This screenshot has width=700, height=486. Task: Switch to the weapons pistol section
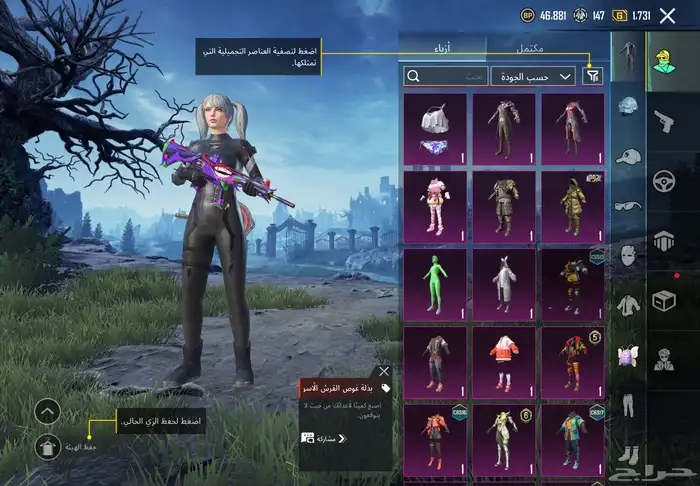click(x=664, y=122)
